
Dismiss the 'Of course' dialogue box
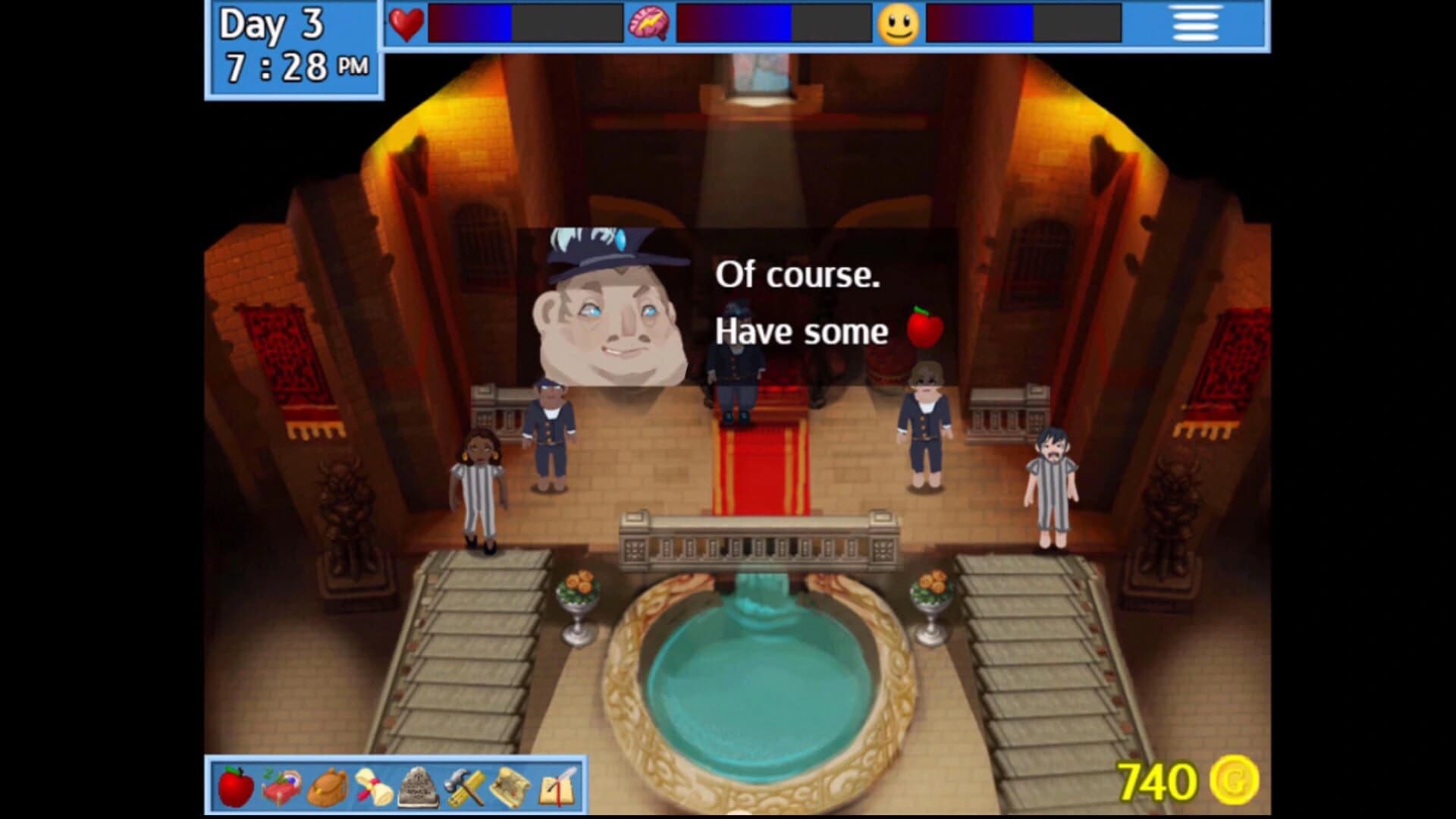pos(796,303)
